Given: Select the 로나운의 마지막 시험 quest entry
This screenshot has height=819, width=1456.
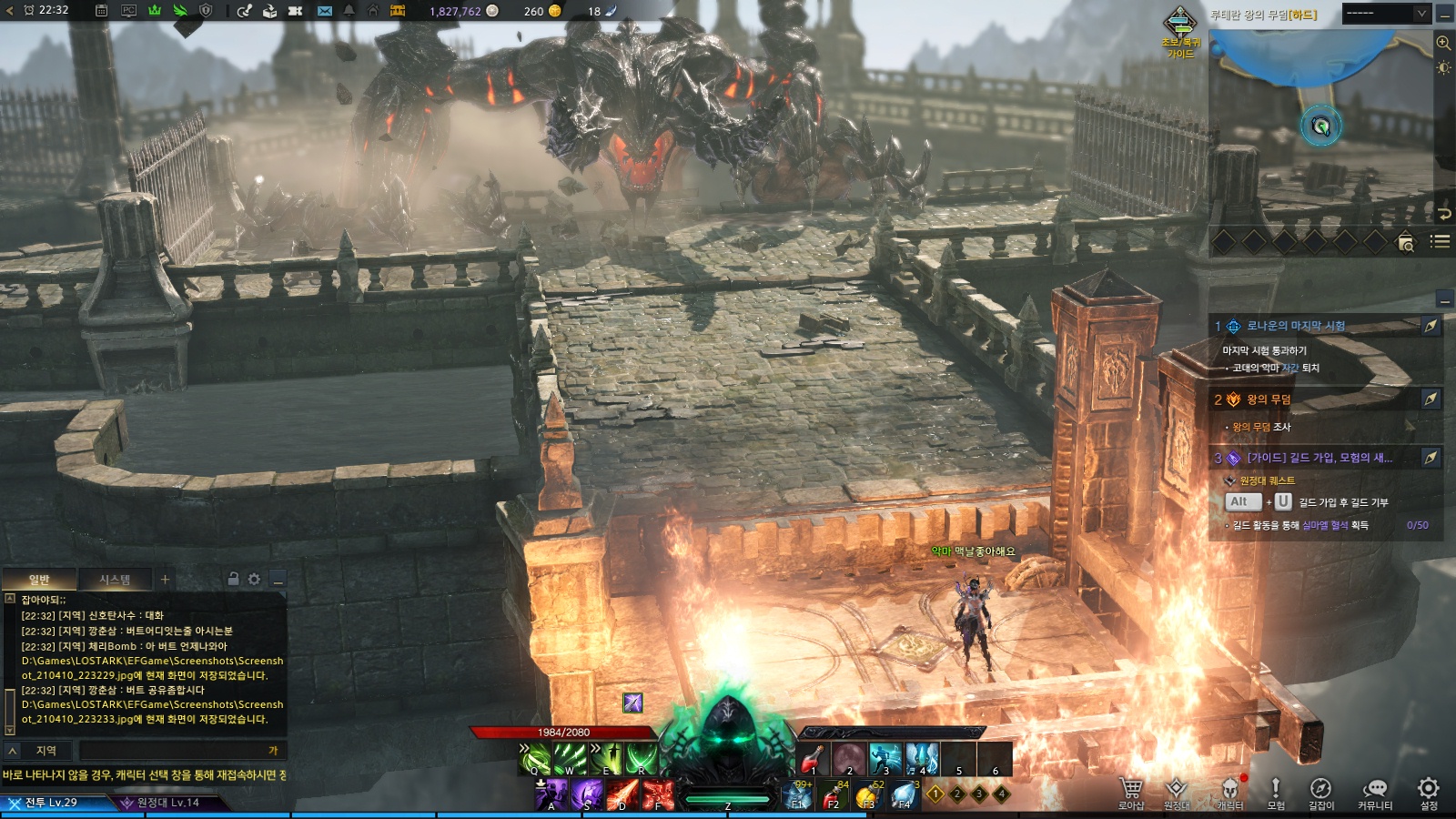Looking at the screenshot, I should point(1296,326).
